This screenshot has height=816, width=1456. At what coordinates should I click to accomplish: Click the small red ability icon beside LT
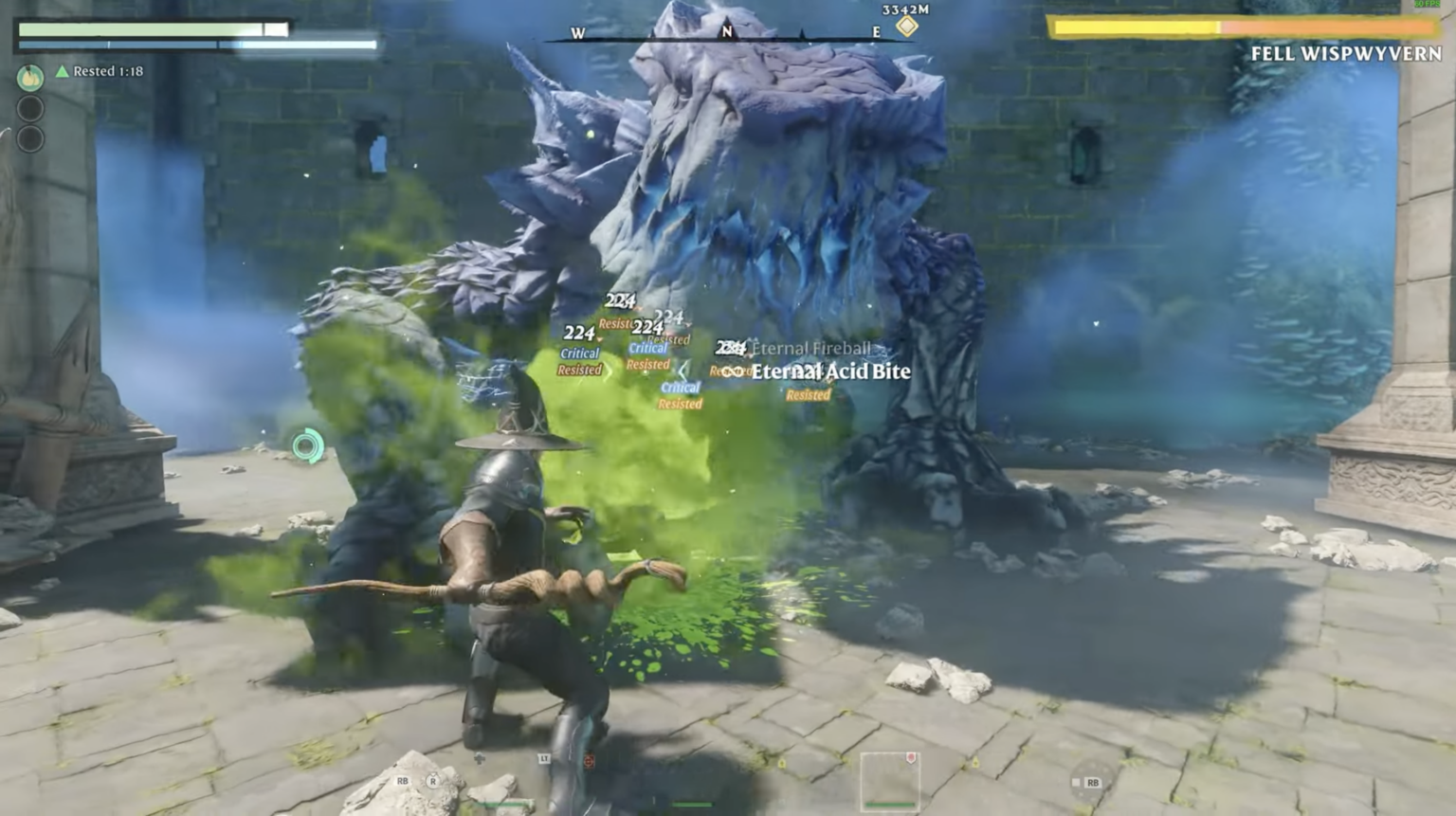pyautogui.click(x=589, y=761)
